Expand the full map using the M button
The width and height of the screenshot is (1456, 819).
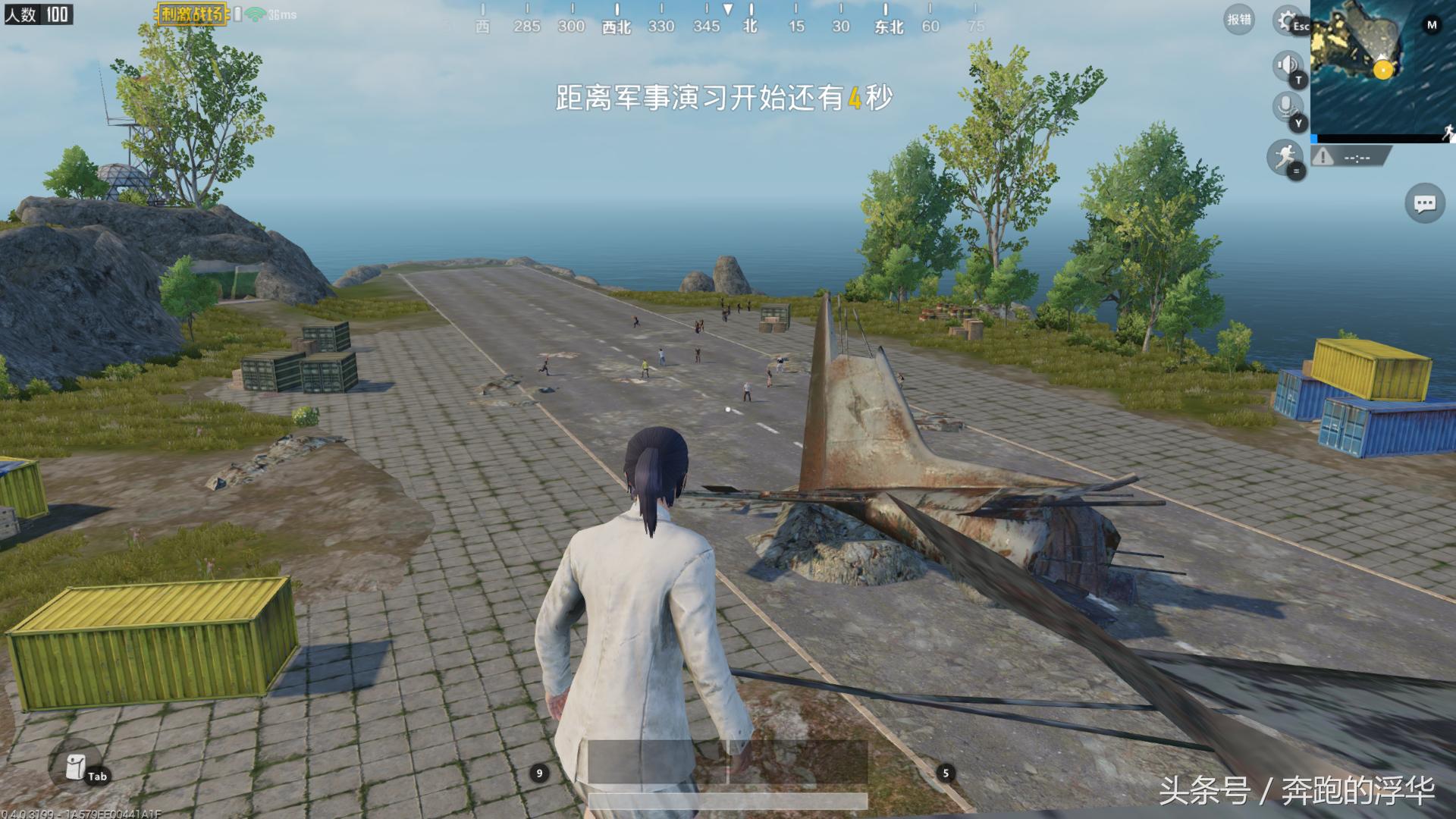1432,25
